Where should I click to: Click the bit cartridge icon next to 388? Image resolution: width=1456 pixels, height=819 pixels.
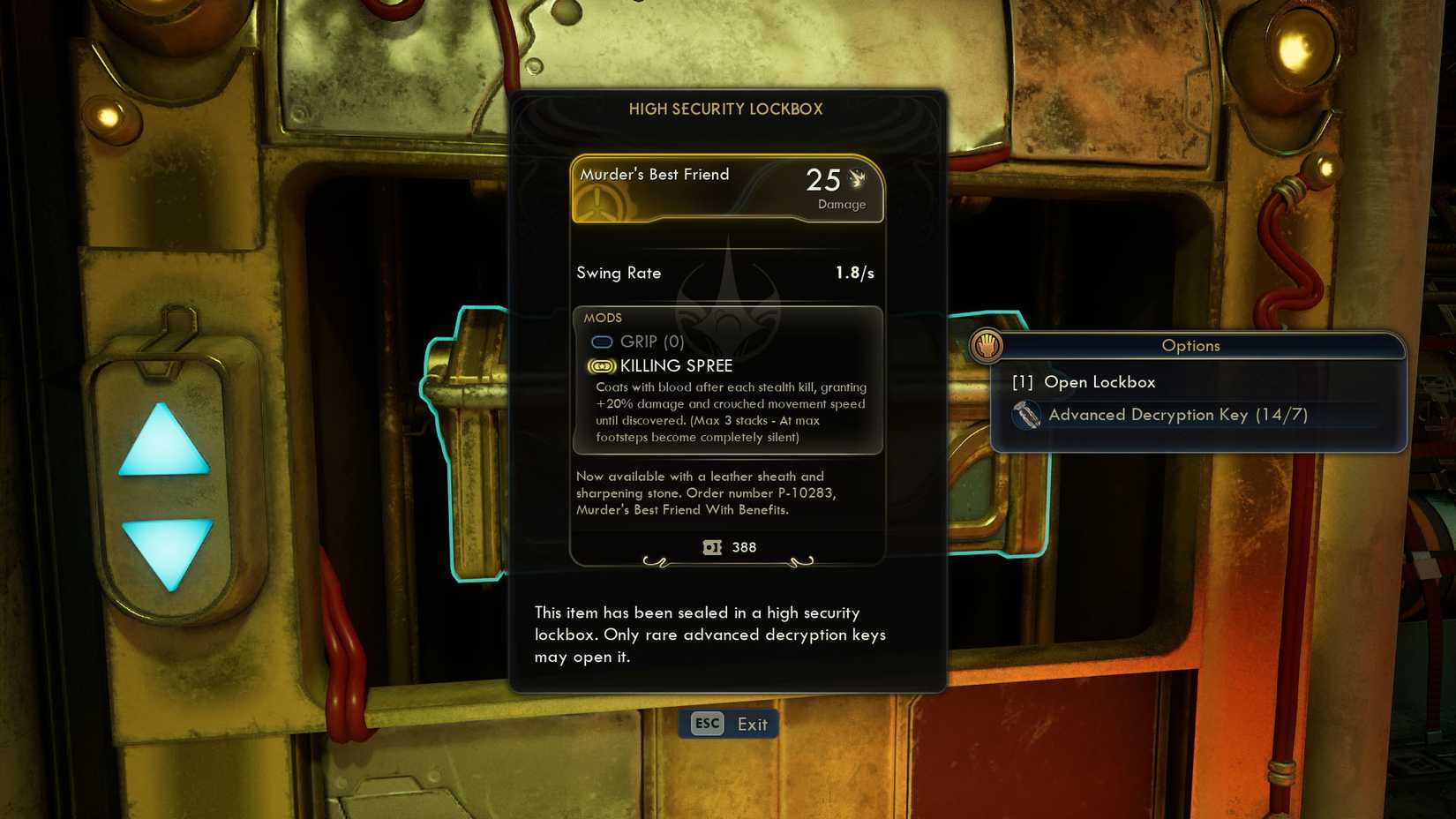711,547
